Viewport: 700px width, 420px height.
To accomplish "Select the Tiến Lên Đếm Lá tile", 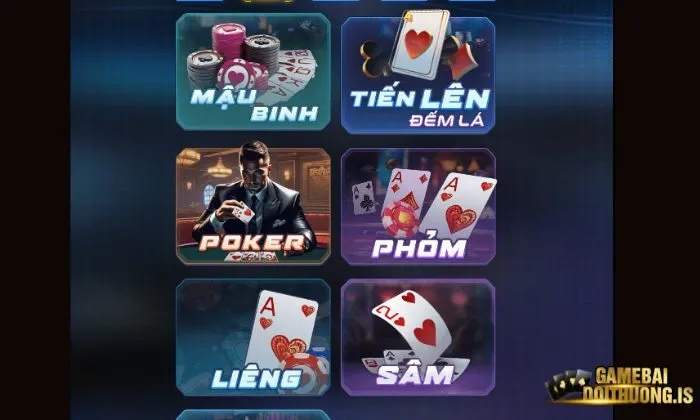I will [x=418, y=73].
